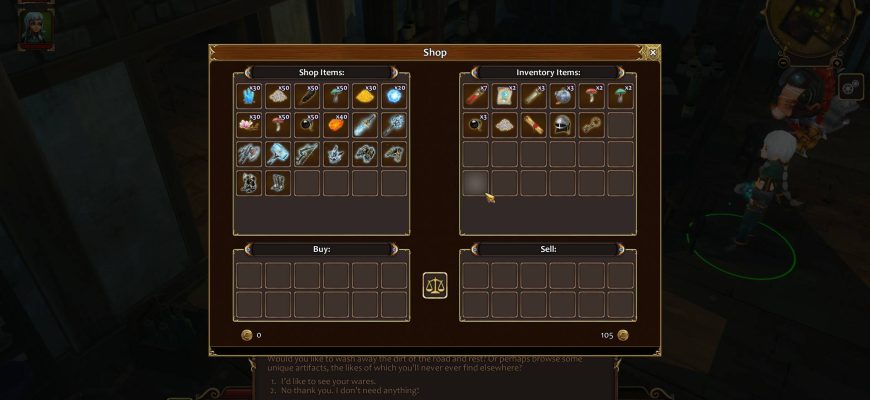Viewport: 870px width, 400px height.
Task: Choose the gold dust pile in shop
Action: (365, 96)
